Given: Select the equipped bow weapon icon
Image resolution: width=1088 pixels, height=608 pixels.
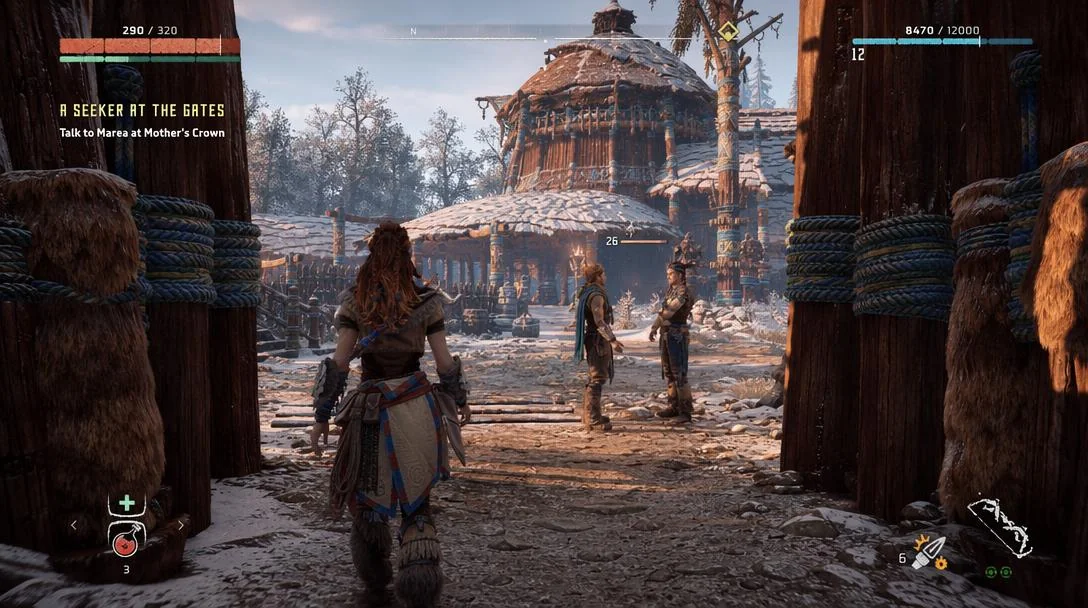Looking at the screenshot, I should (999, 527).
